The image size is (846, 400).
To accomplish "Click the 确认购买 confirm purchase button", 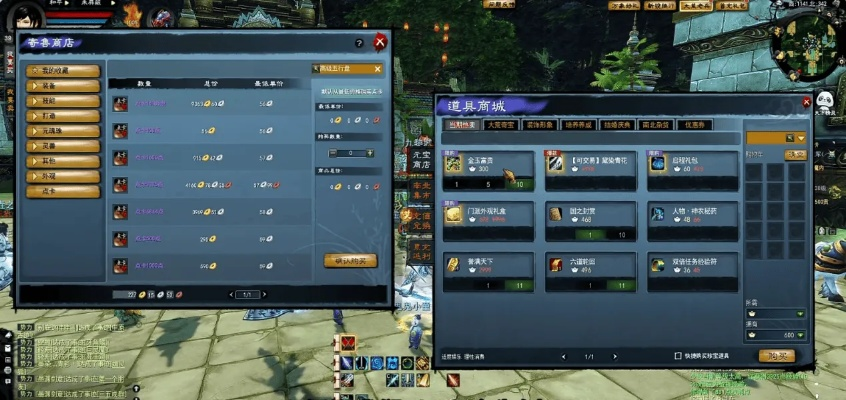I will click(x=350, y=260).
